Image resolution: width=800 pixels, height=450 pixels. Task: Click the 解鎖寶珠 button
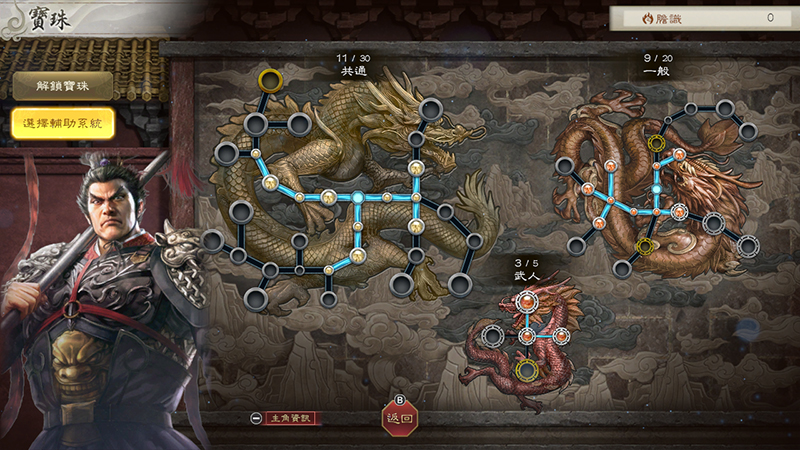[62, 86]
